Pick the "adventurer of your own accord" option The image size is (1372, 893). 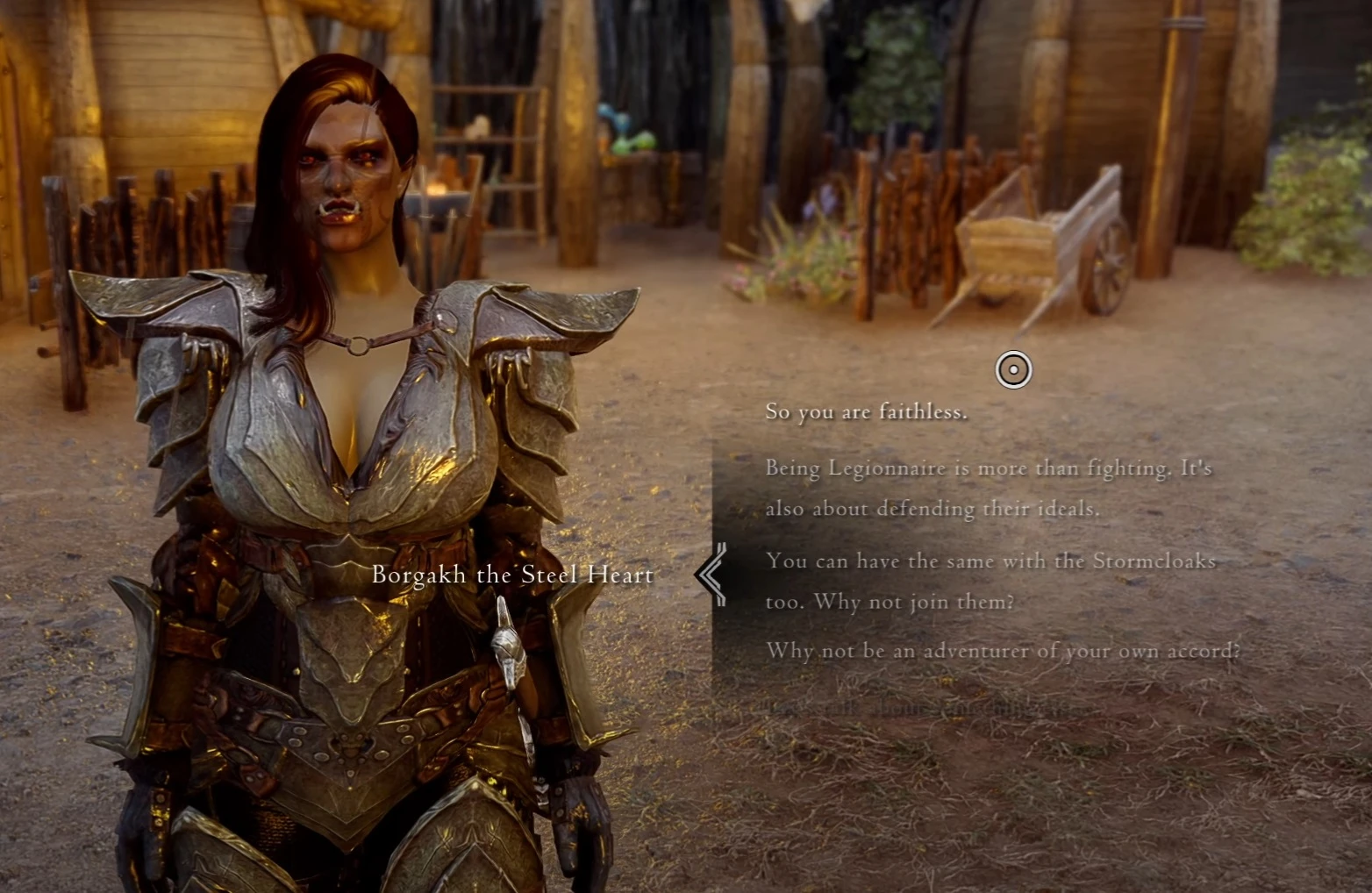point(1003,651)
